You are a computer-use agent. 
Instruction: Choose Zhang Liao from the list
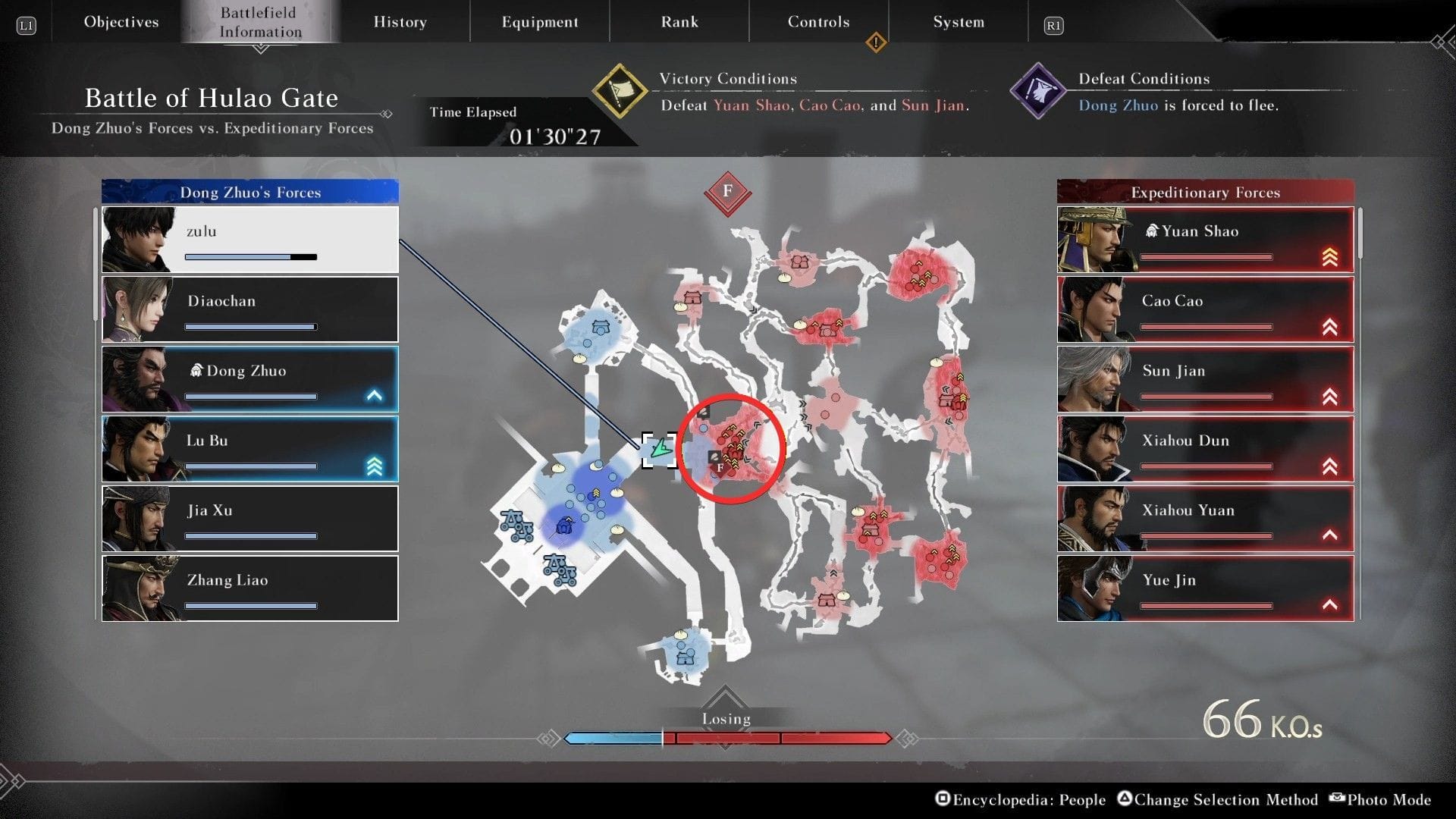tap(250, 588)
